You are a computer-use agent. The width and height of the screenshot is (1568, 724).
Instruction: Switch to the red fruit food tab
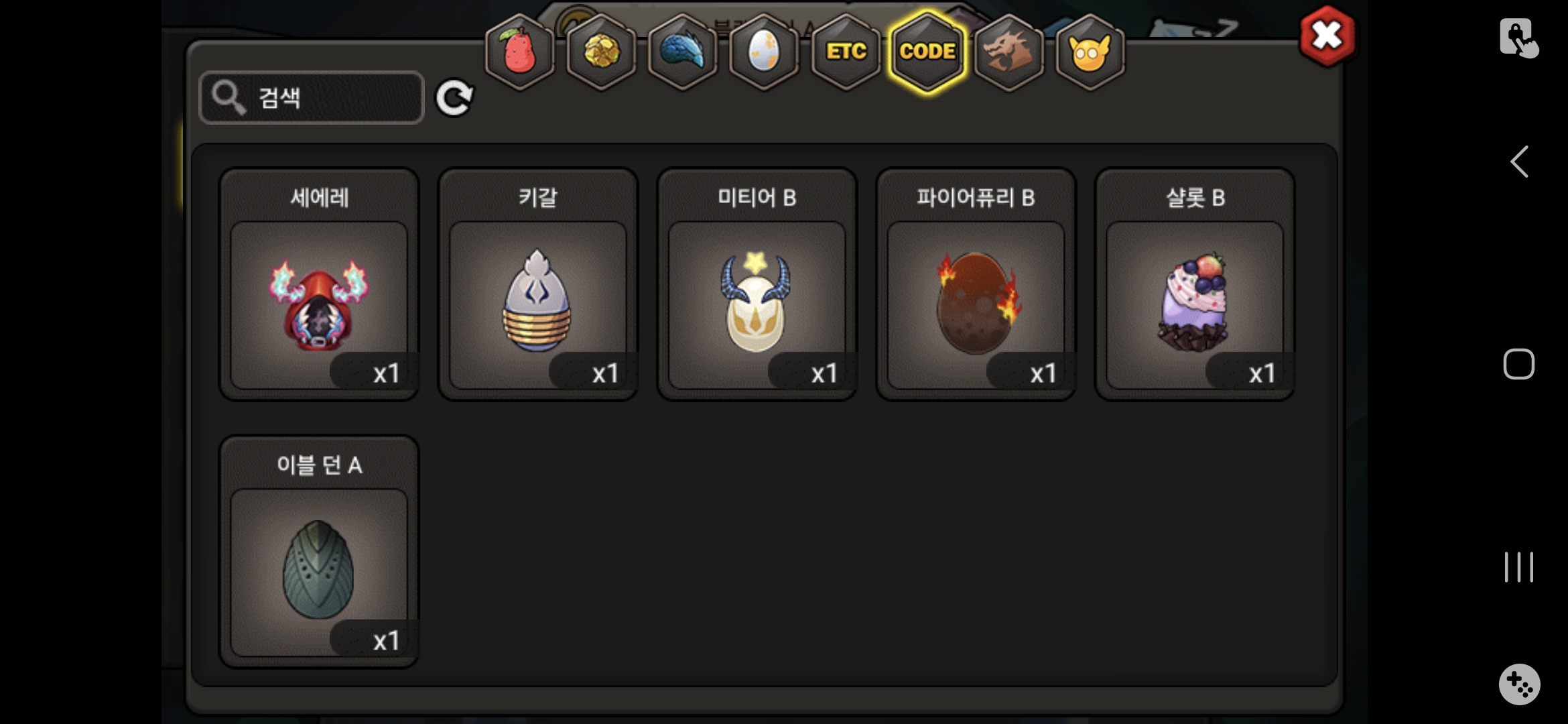tap(519, 52)
